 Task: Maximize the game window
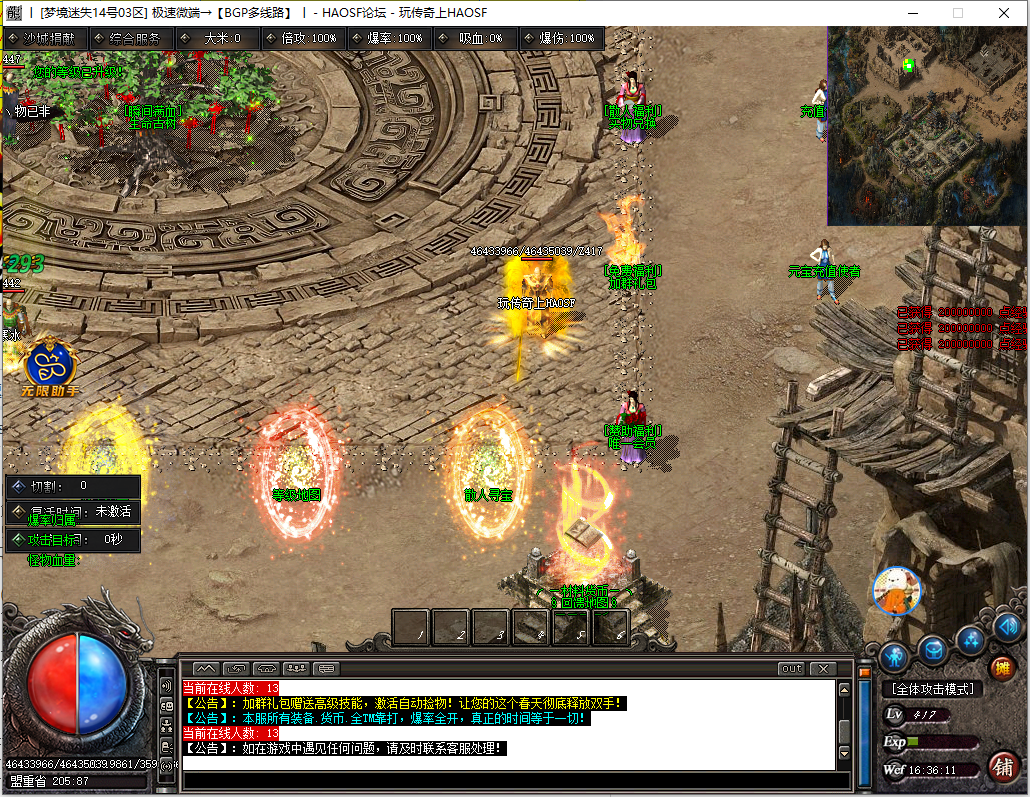click(958, 13)
